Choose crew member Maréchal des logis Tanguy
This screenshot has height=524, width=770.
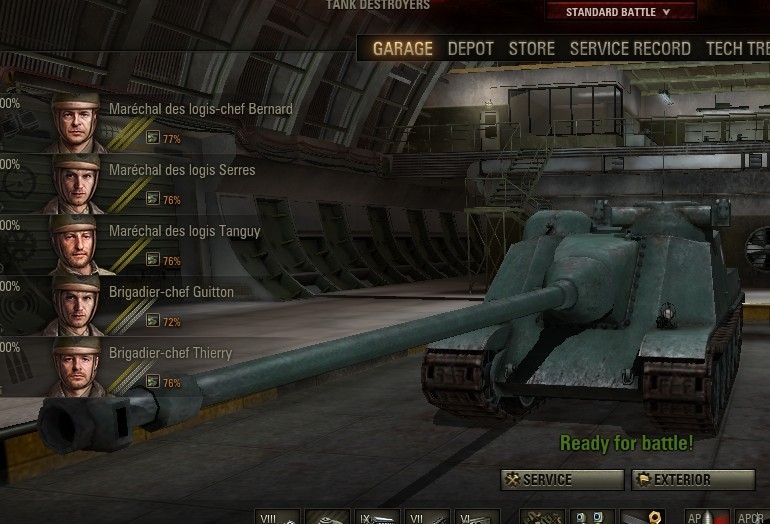[x=184, y=231]
